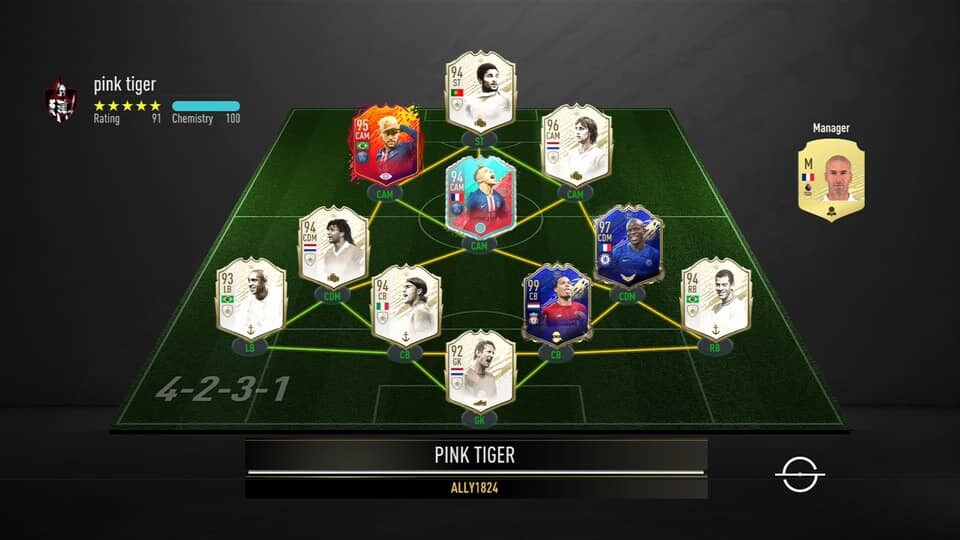Choose the 94-rated RB card
Viewport: 960px width, 540px height.
(716, 298)
